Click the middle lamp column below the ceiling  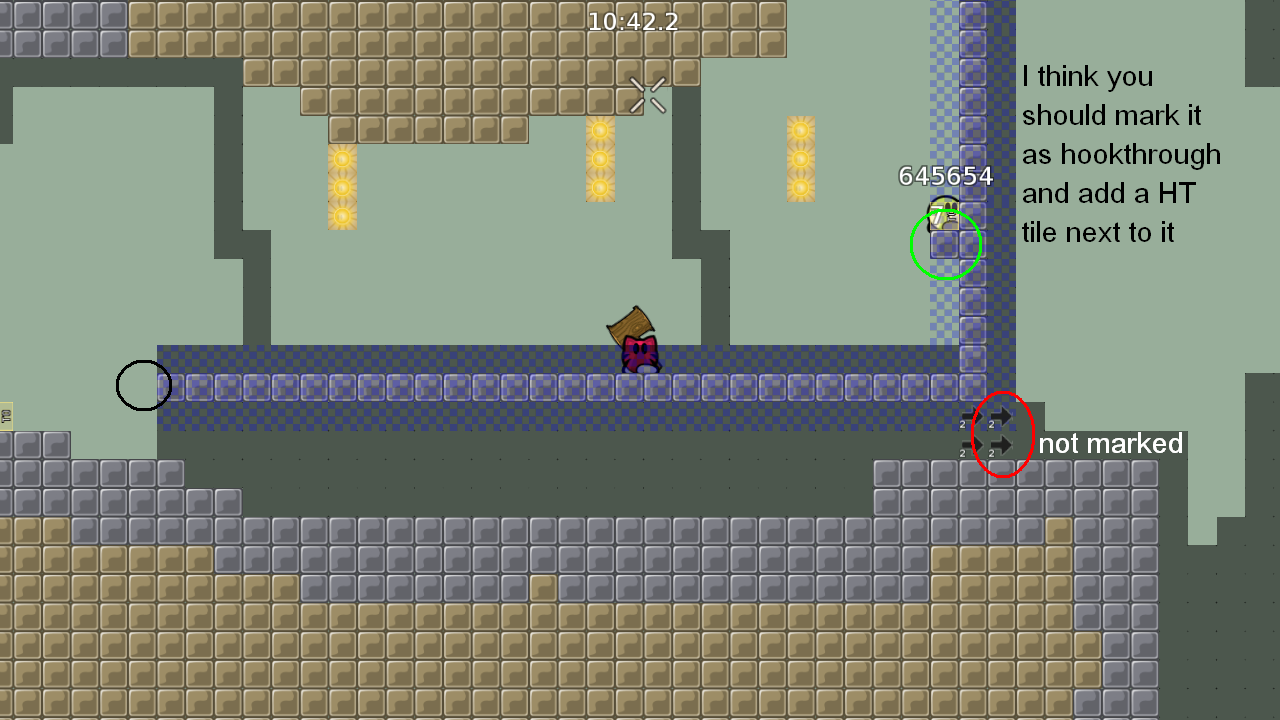(598, 160)
